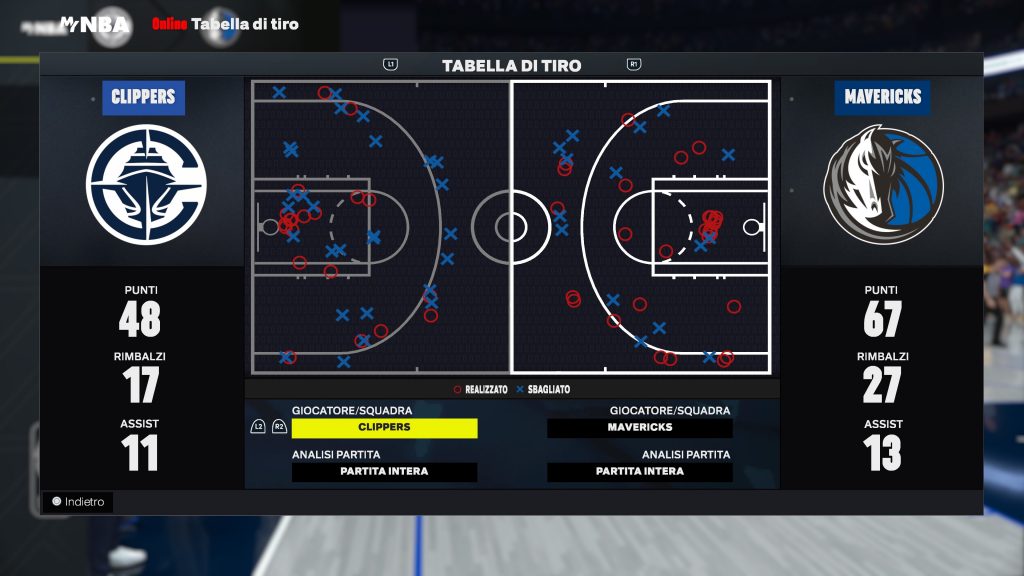Select the Mavericks player/team filter
Screen dimensions: 1024x576
(x=640, y=428)
